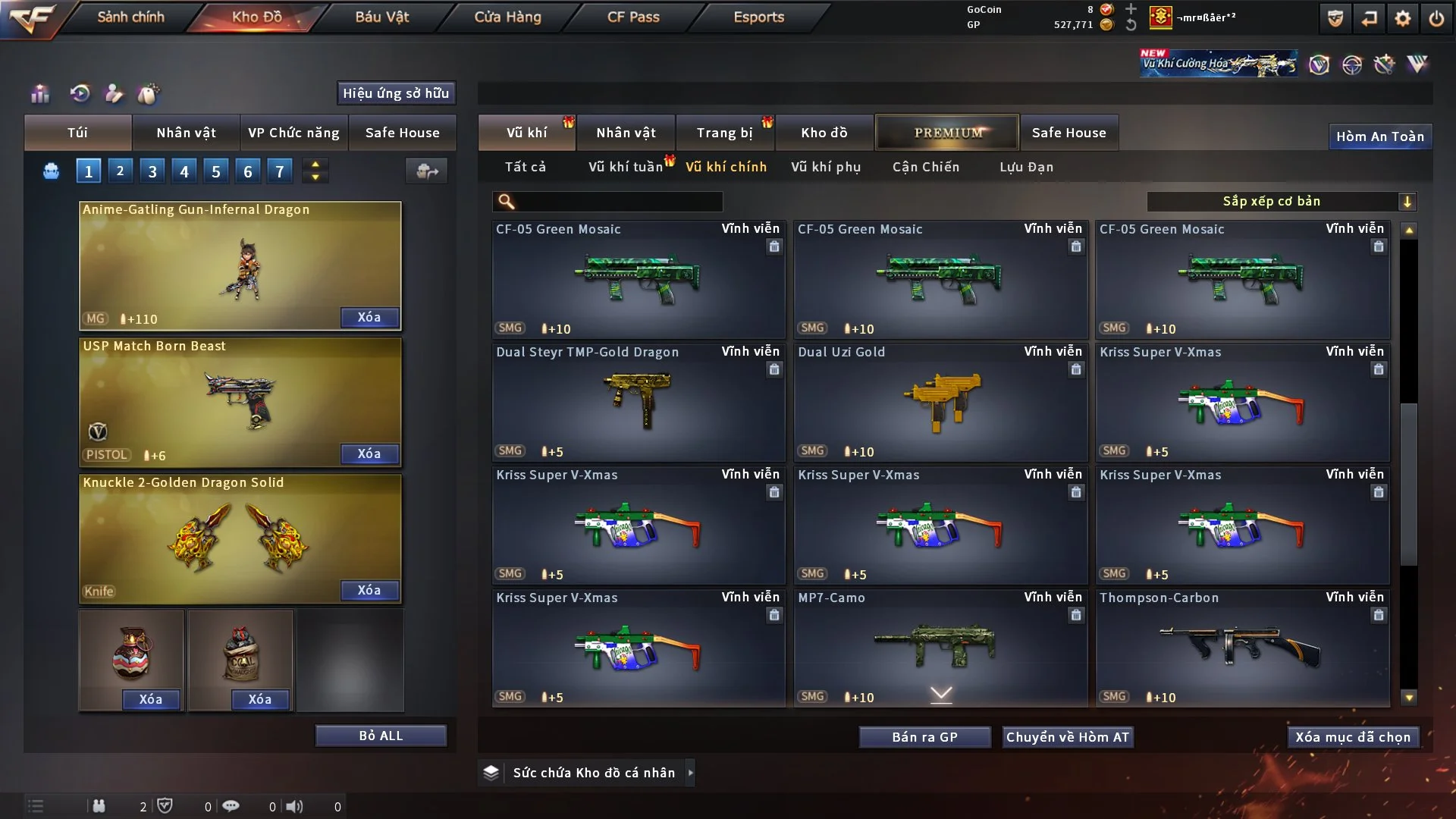Filter by Cận Chiến melee weapons

pyautogui.click(x=925, y=167)
